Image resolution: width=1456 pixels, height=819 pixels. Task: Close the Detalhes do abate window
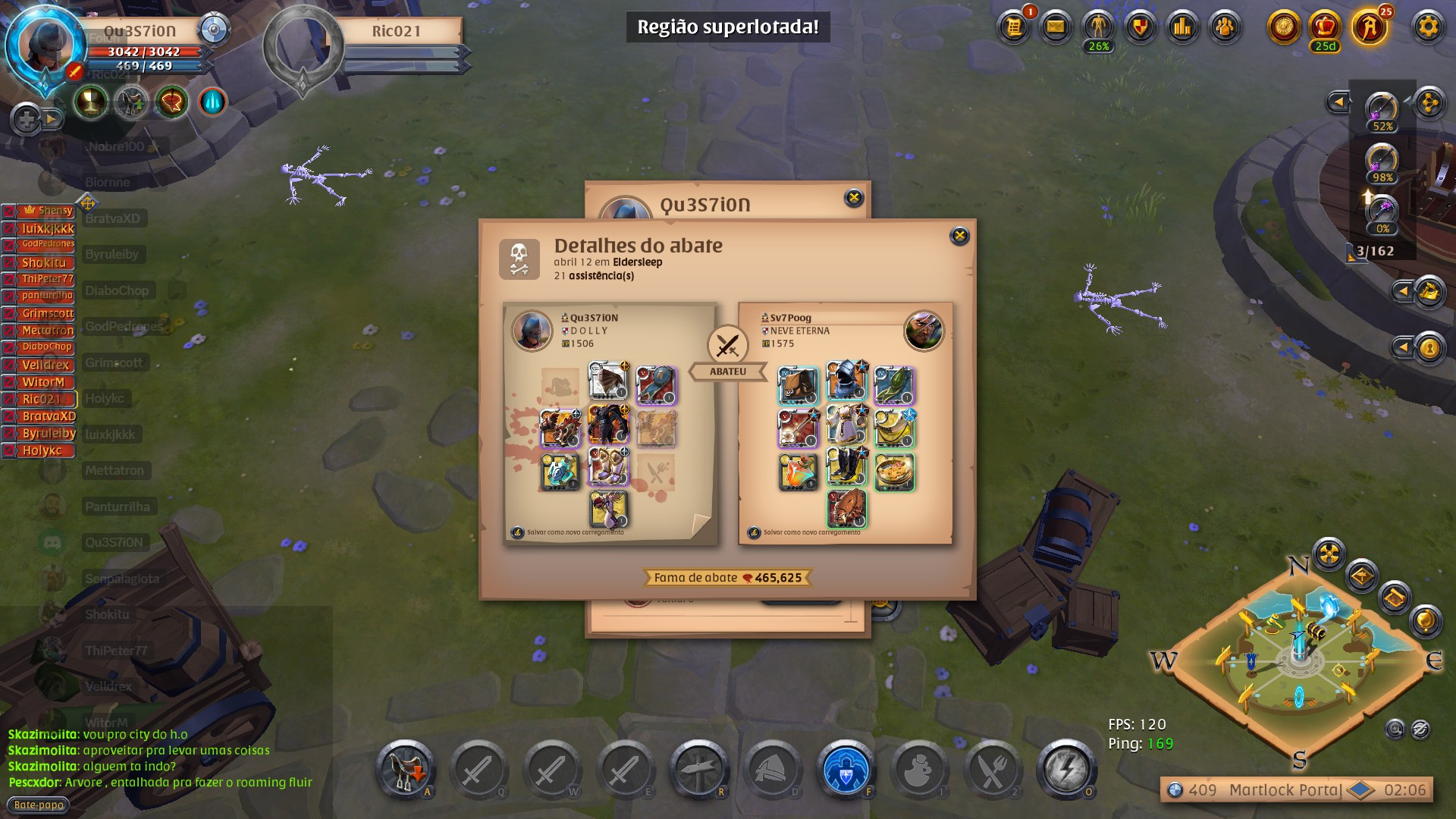click(x=959, y=236)
